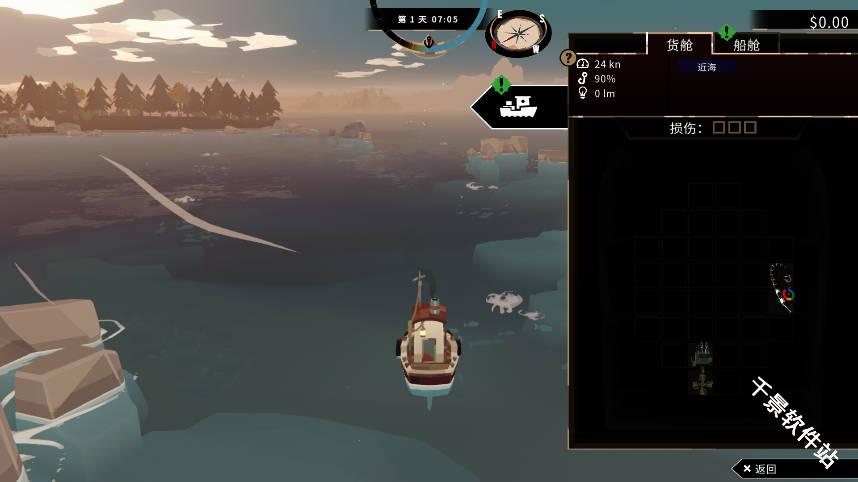Select the boat icon side tab
This screenshot has height=482, width=858.
point(519,105)
